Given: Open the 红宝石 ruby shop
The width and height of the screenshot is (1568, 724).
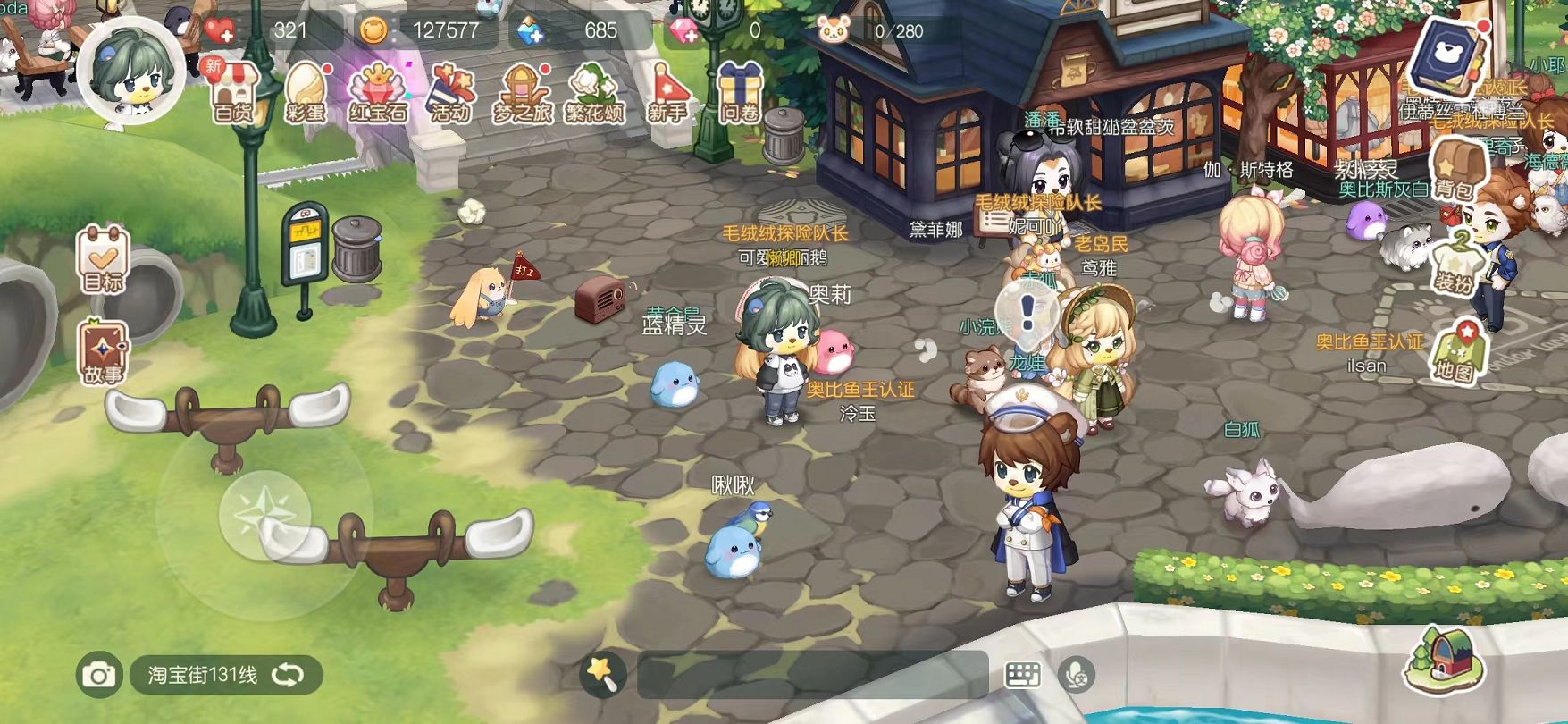Looking at the screenshot, I should pyautogui.click(x=378, y=90).
